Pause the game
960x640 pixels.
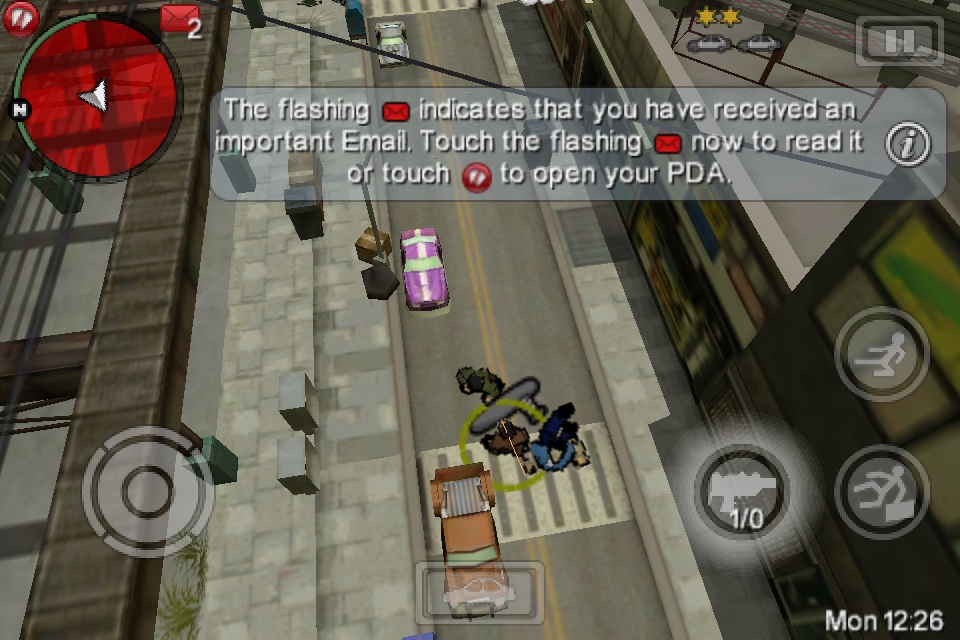click(899, 42)
